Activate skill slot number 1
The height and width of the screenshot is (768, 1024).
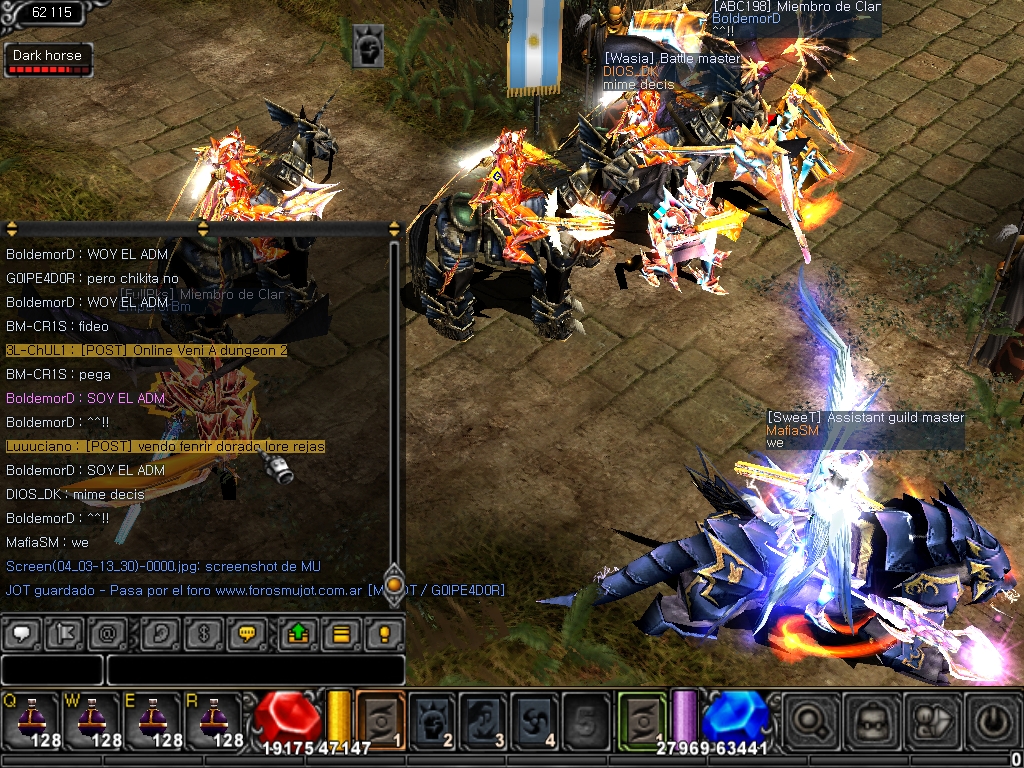tap(381, 718)
